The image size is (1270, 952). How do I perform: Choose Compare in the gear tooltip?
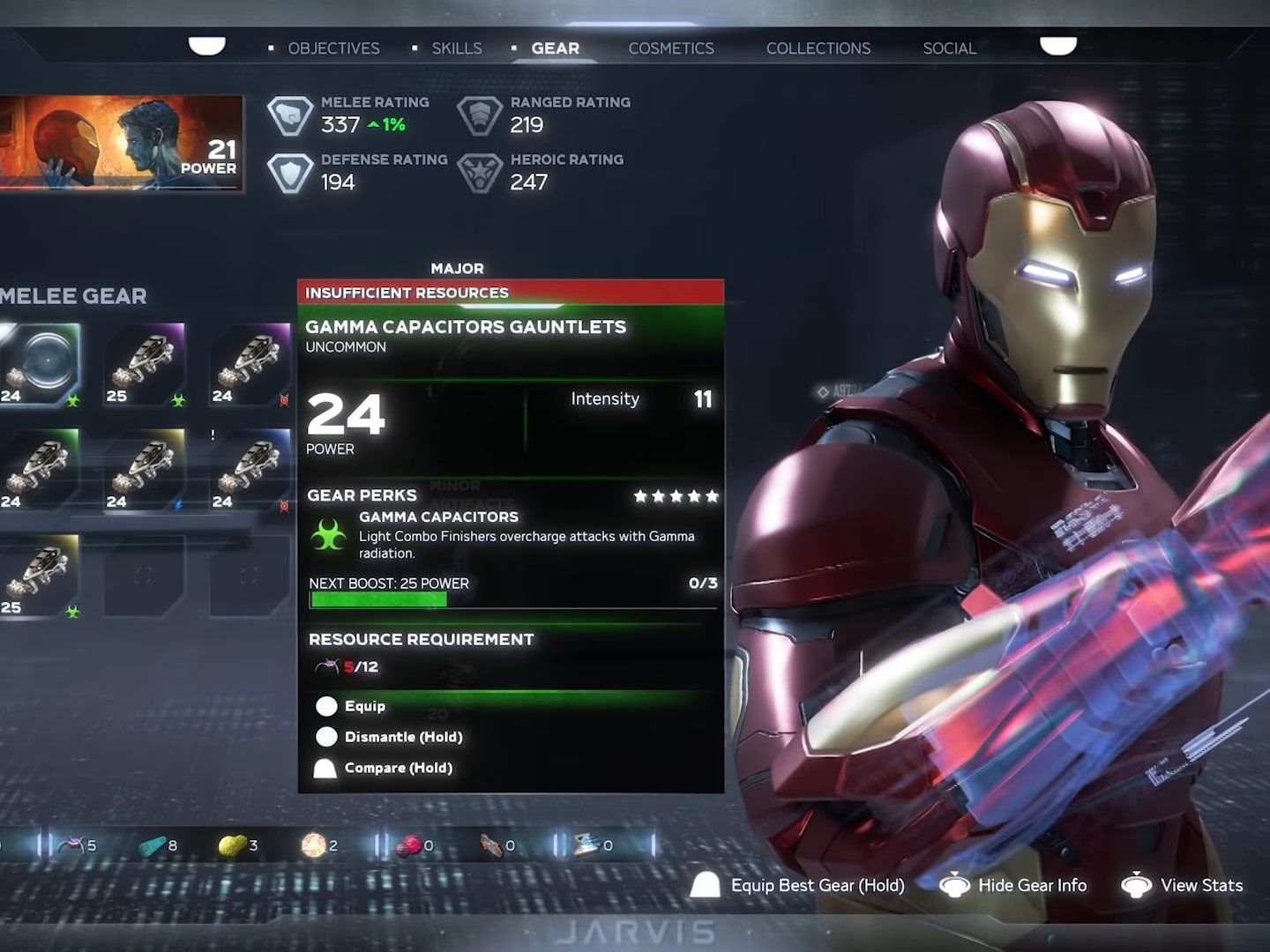(x=398, y=768)
